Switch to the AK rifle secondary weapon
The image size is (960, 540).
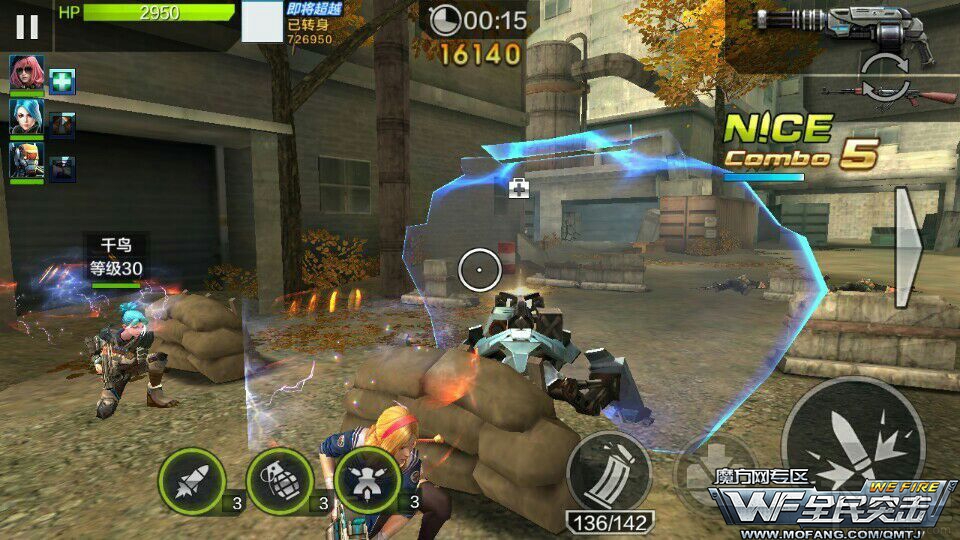click(889, 96)
